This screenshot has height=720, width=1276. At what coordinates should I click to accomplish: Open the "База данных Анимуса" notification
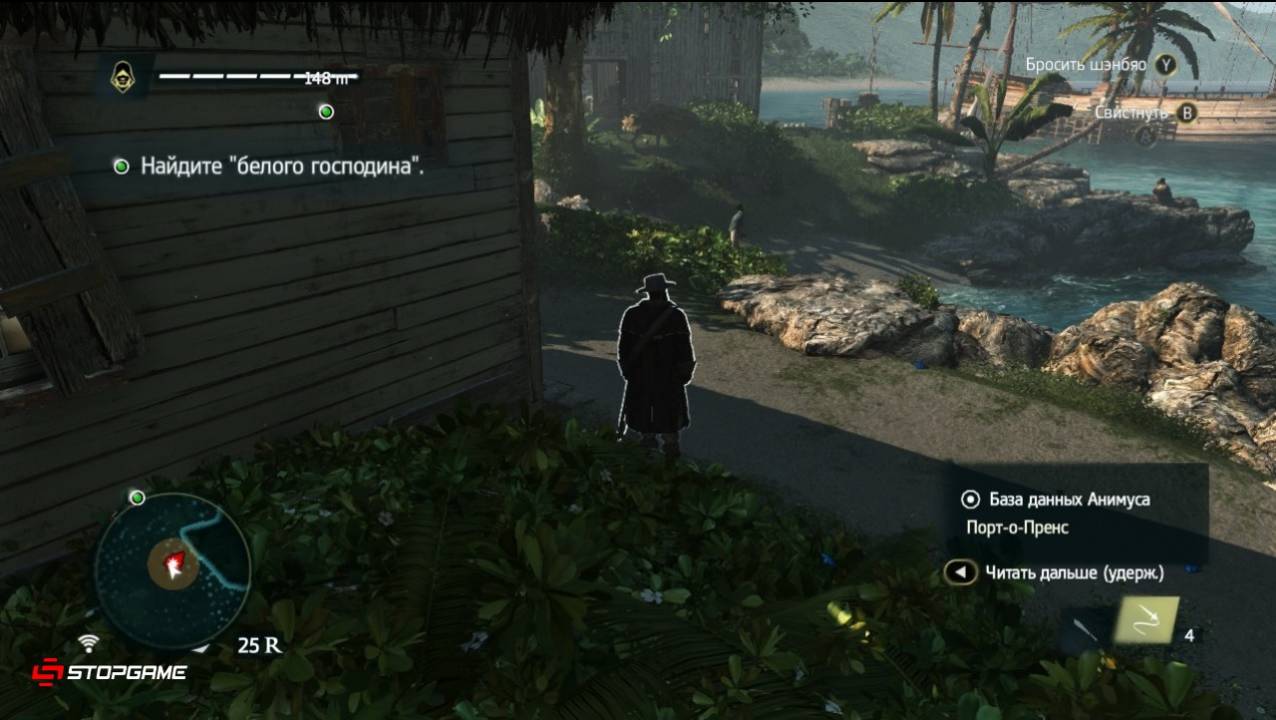[1069, 499]
